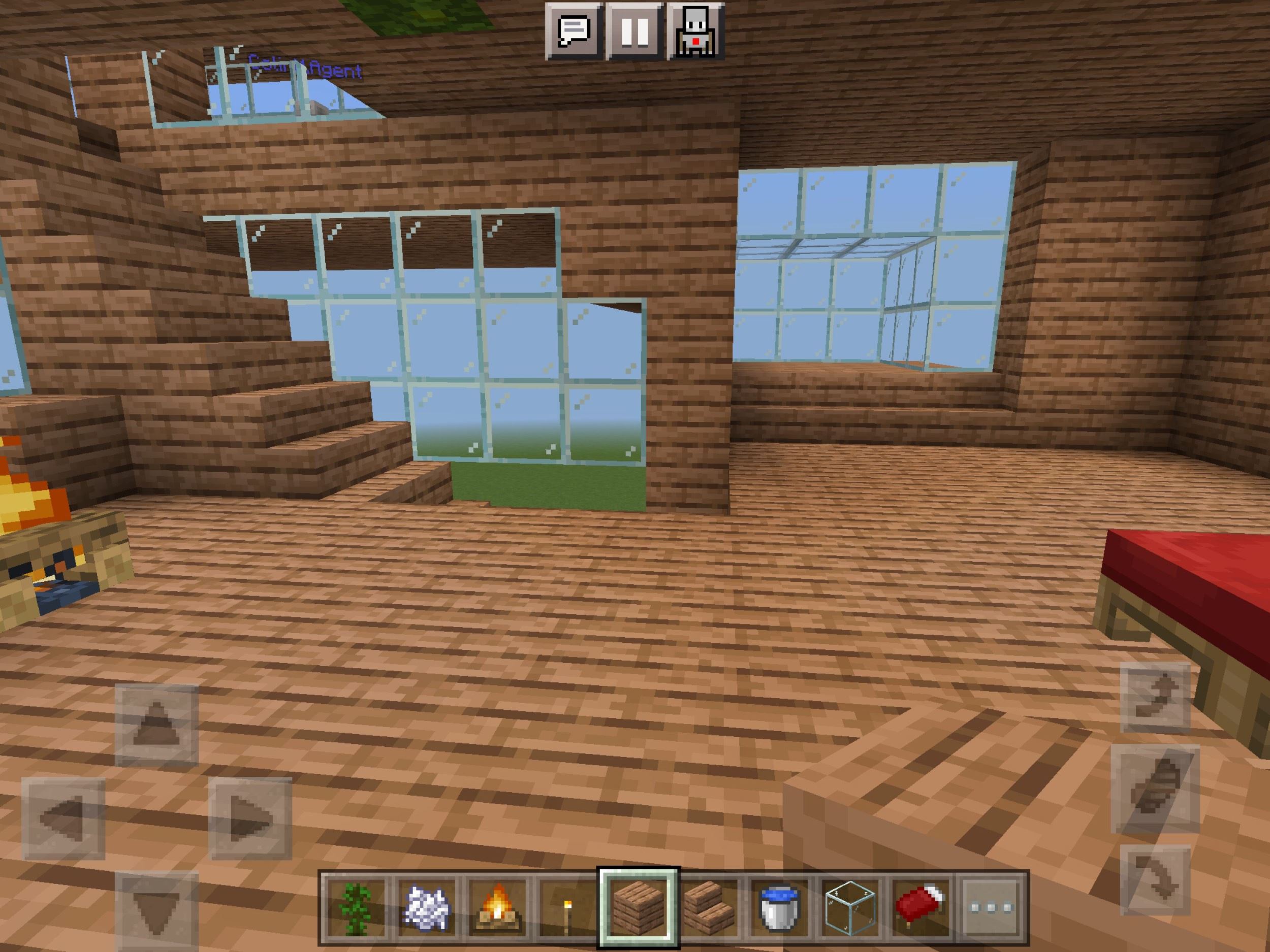Pause the game

tap(635, 31)
